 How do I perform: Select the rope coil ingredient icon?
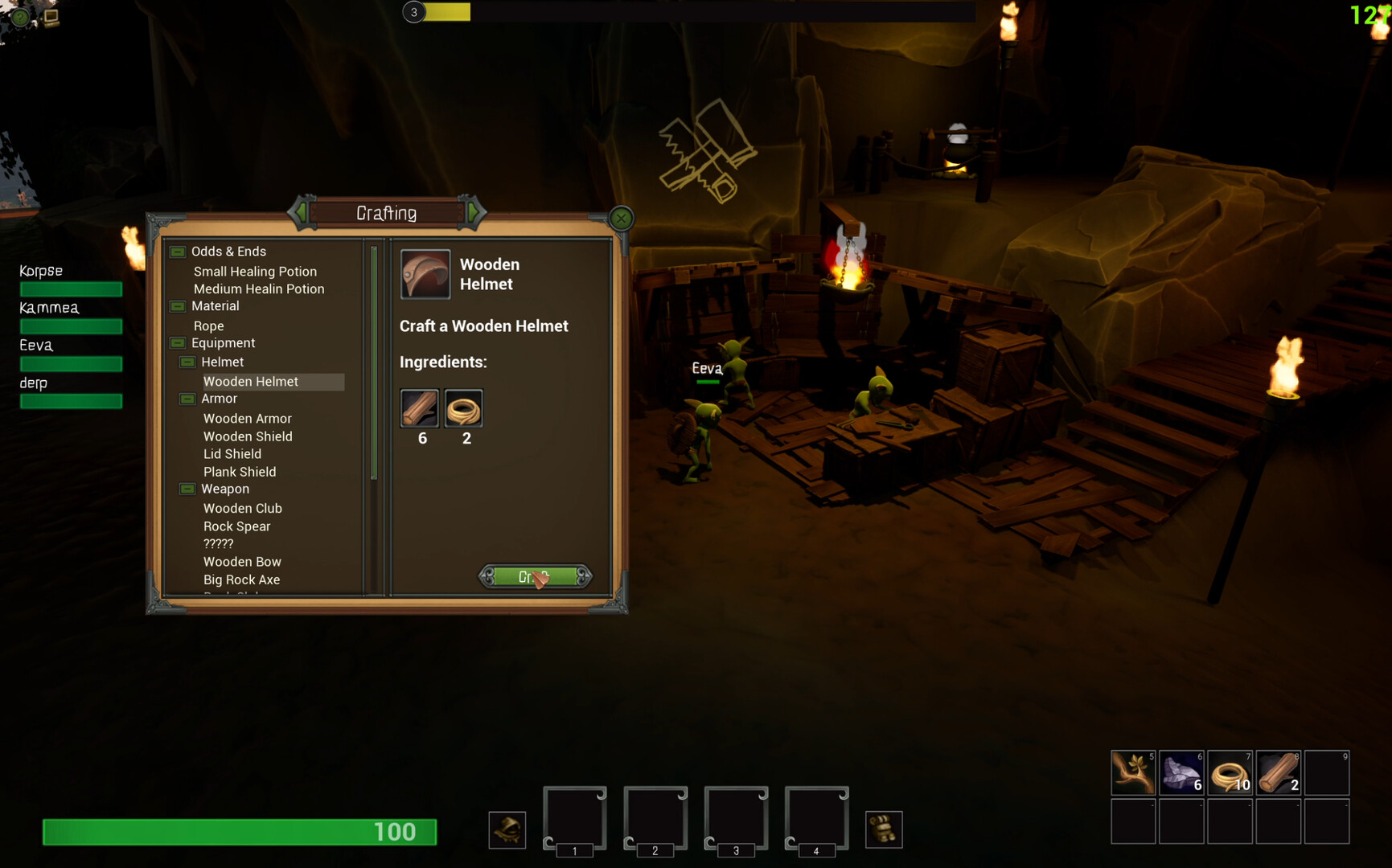tap(463, 409)
